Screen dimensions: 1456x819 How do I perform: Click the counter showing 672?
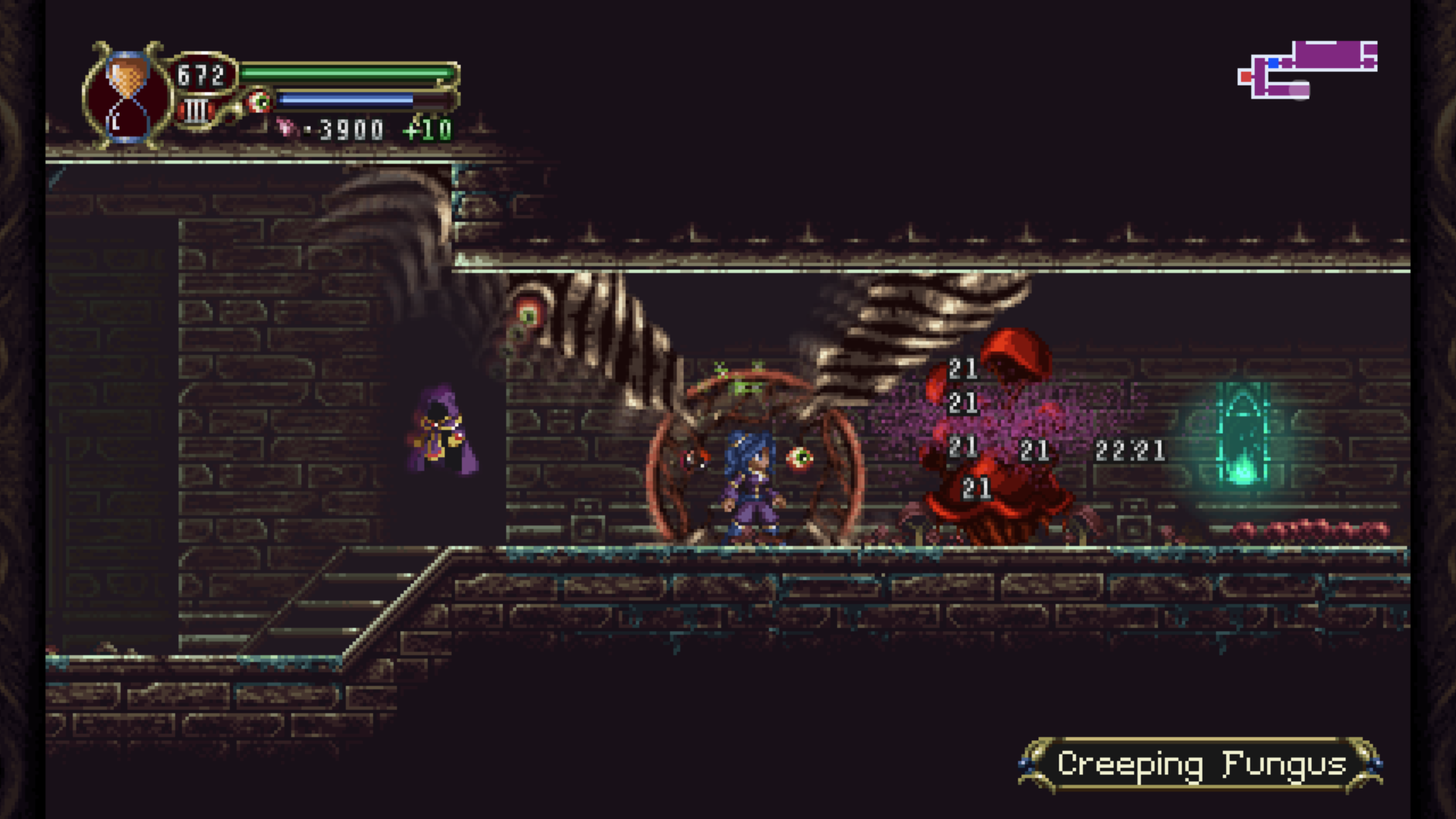click(x=202, y=74)
